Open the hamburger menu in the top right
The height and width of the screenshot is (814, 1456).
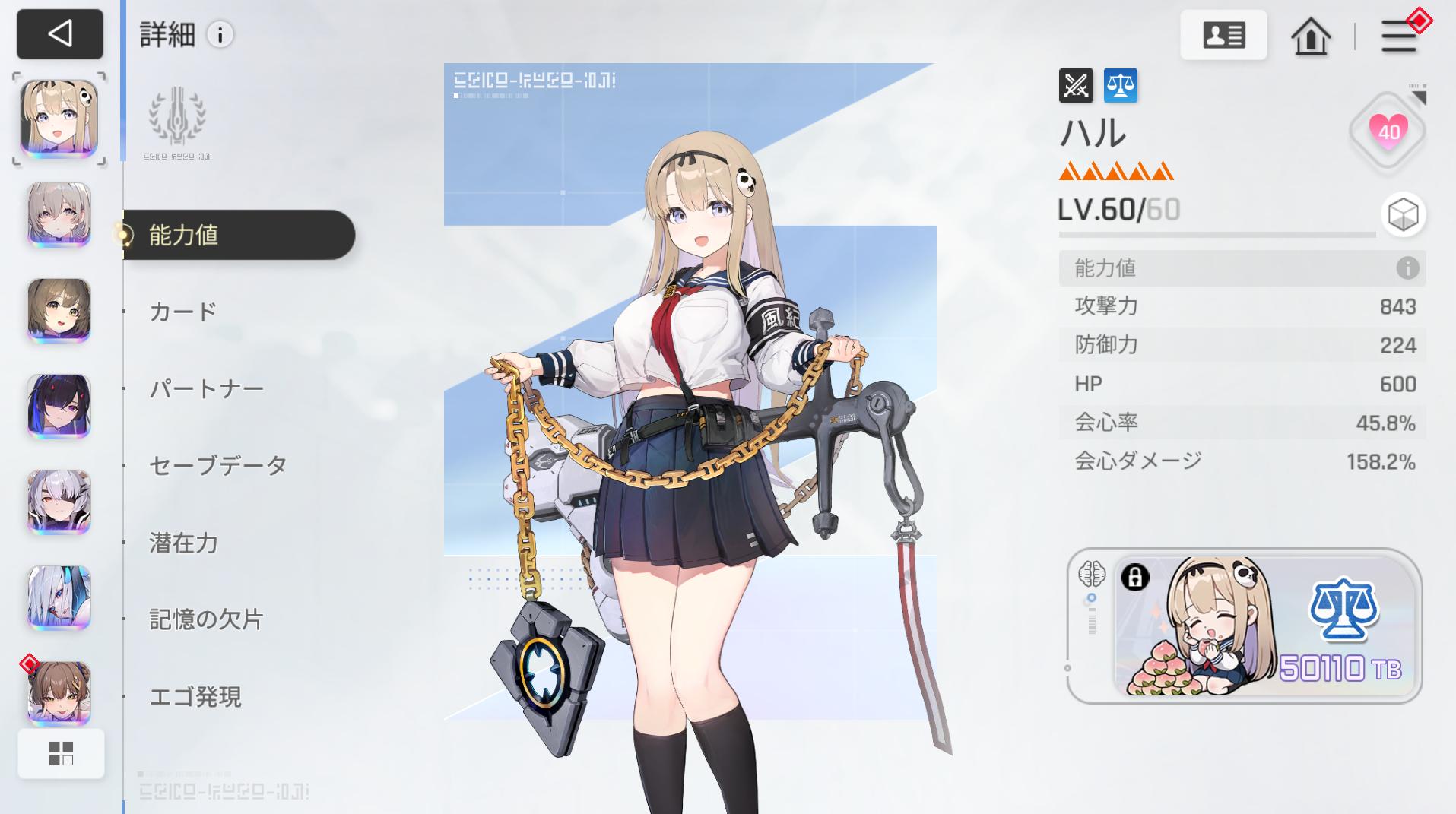[1397, 36]
